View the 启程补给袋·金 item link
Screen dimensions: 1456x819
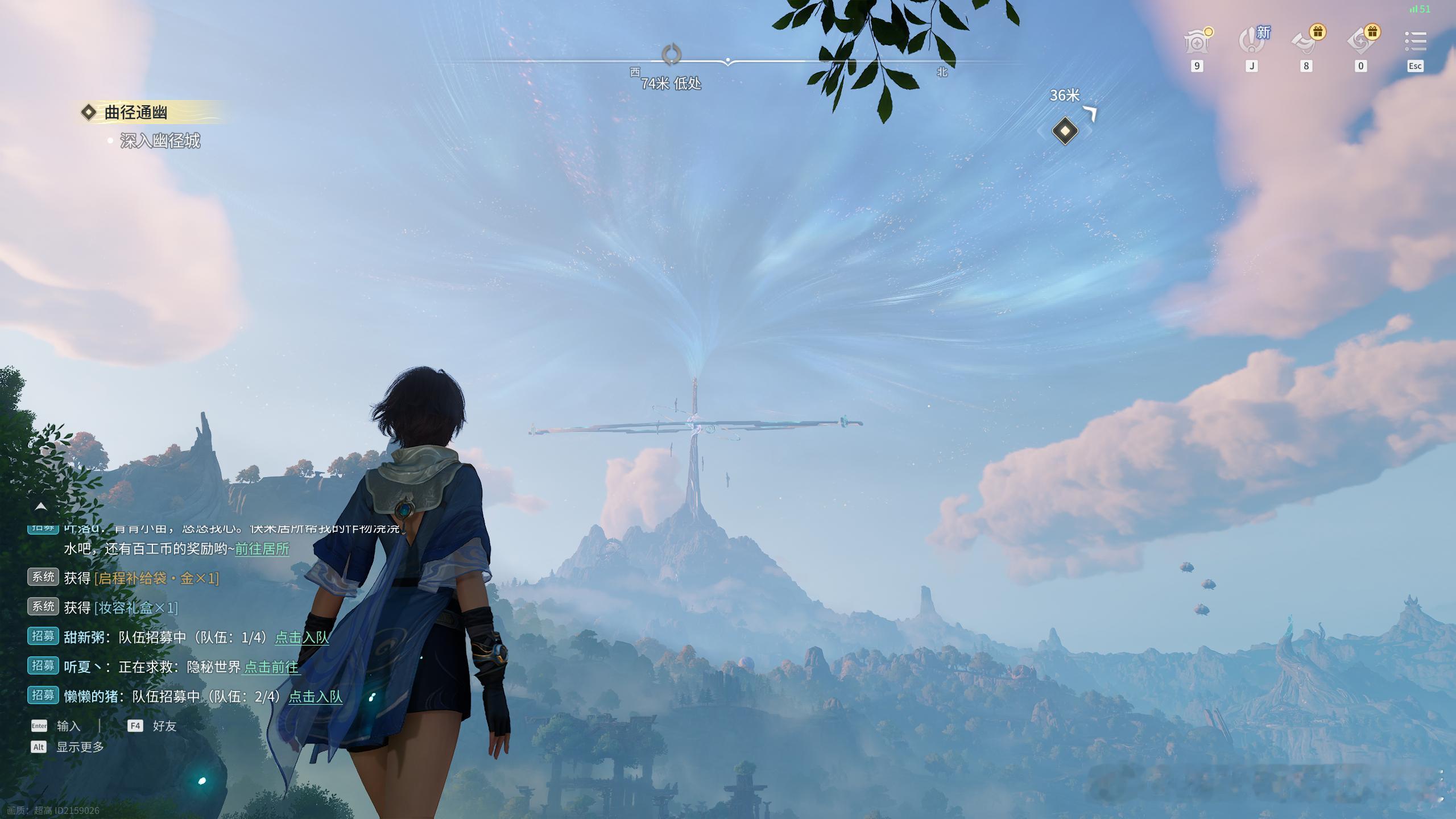point(156,578)
